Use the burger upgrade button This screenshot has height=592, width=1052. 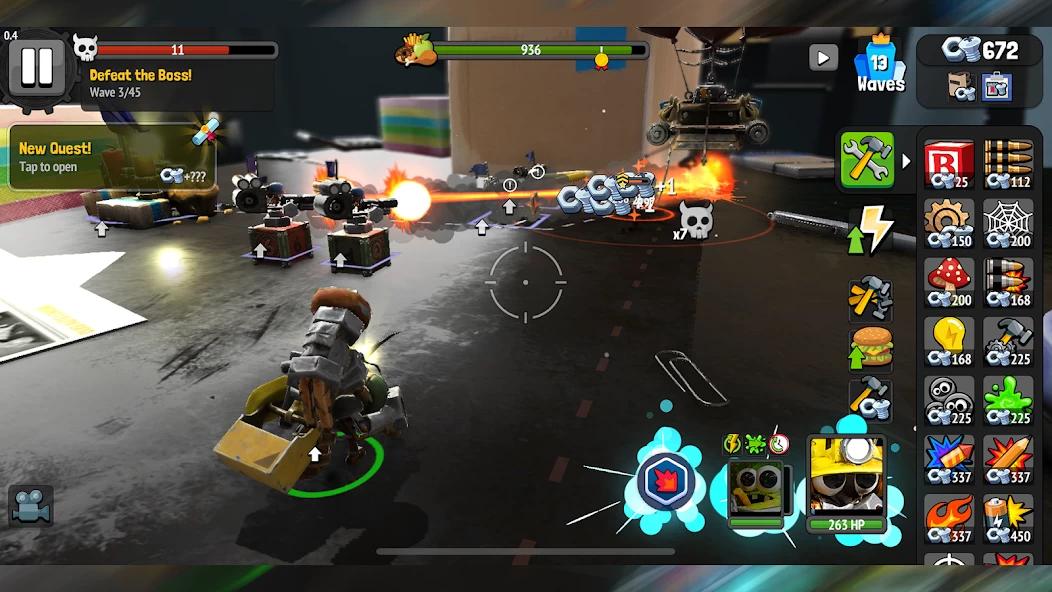click(870, 347)
